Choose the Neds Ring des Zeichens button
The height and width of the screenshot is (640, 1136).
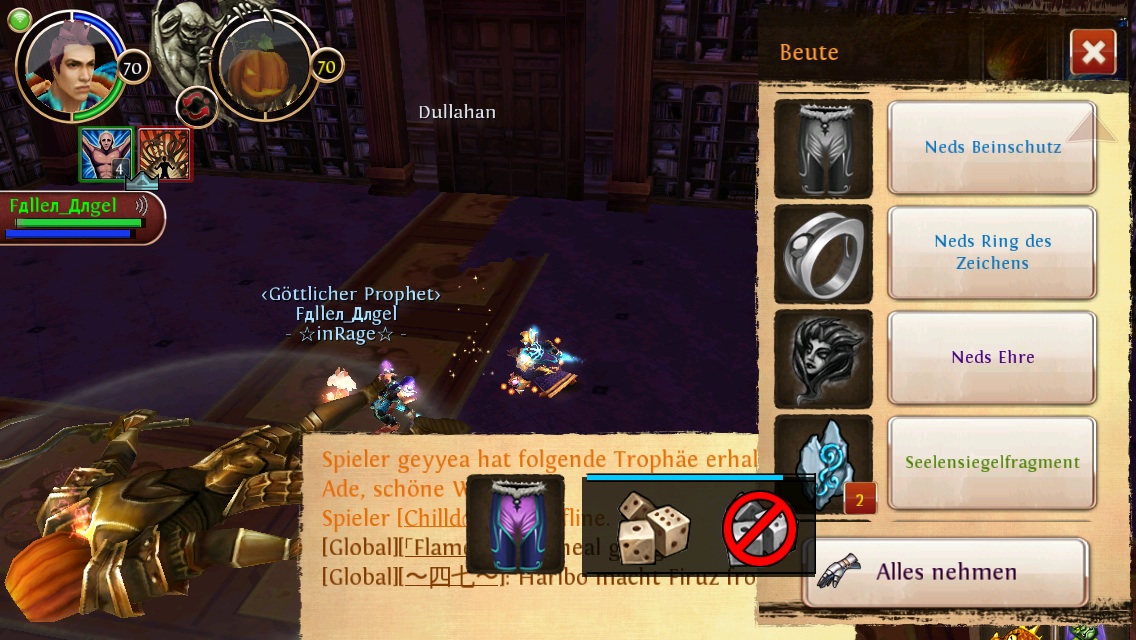click(992, 252)
